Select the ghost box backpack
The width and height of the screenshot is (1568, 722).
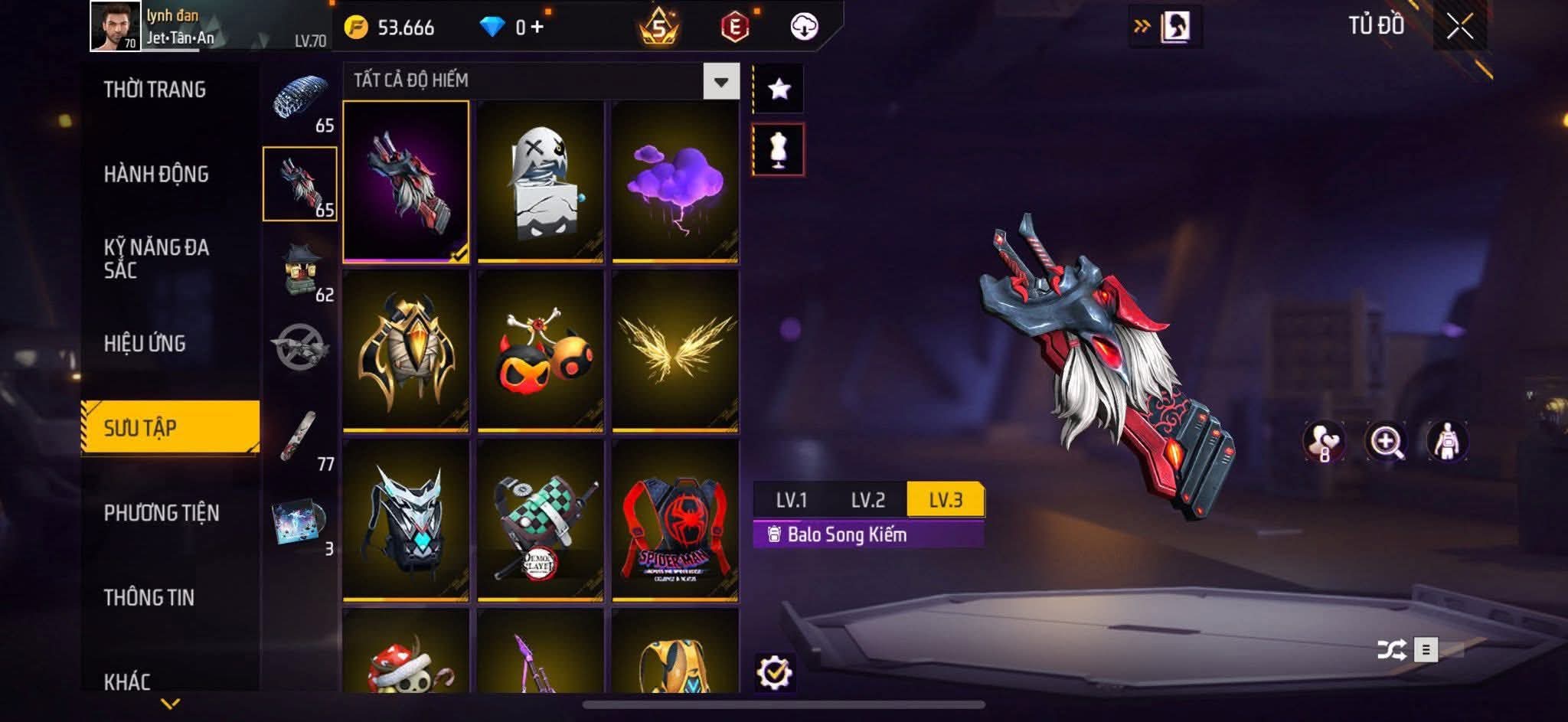[541, 182]
